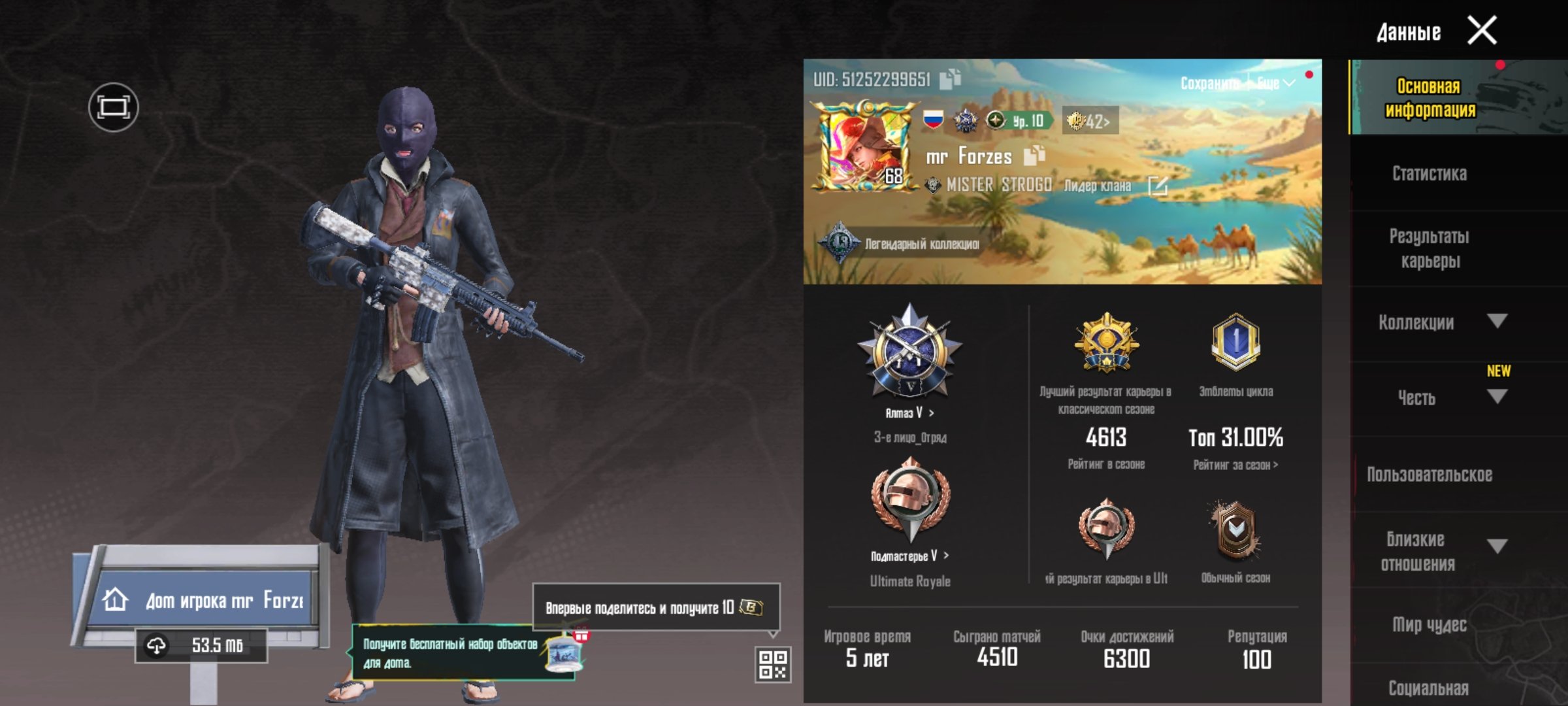Expand the Близкие отношения section
Viewport: 1568px width, 706px height.
(1496, 546)
